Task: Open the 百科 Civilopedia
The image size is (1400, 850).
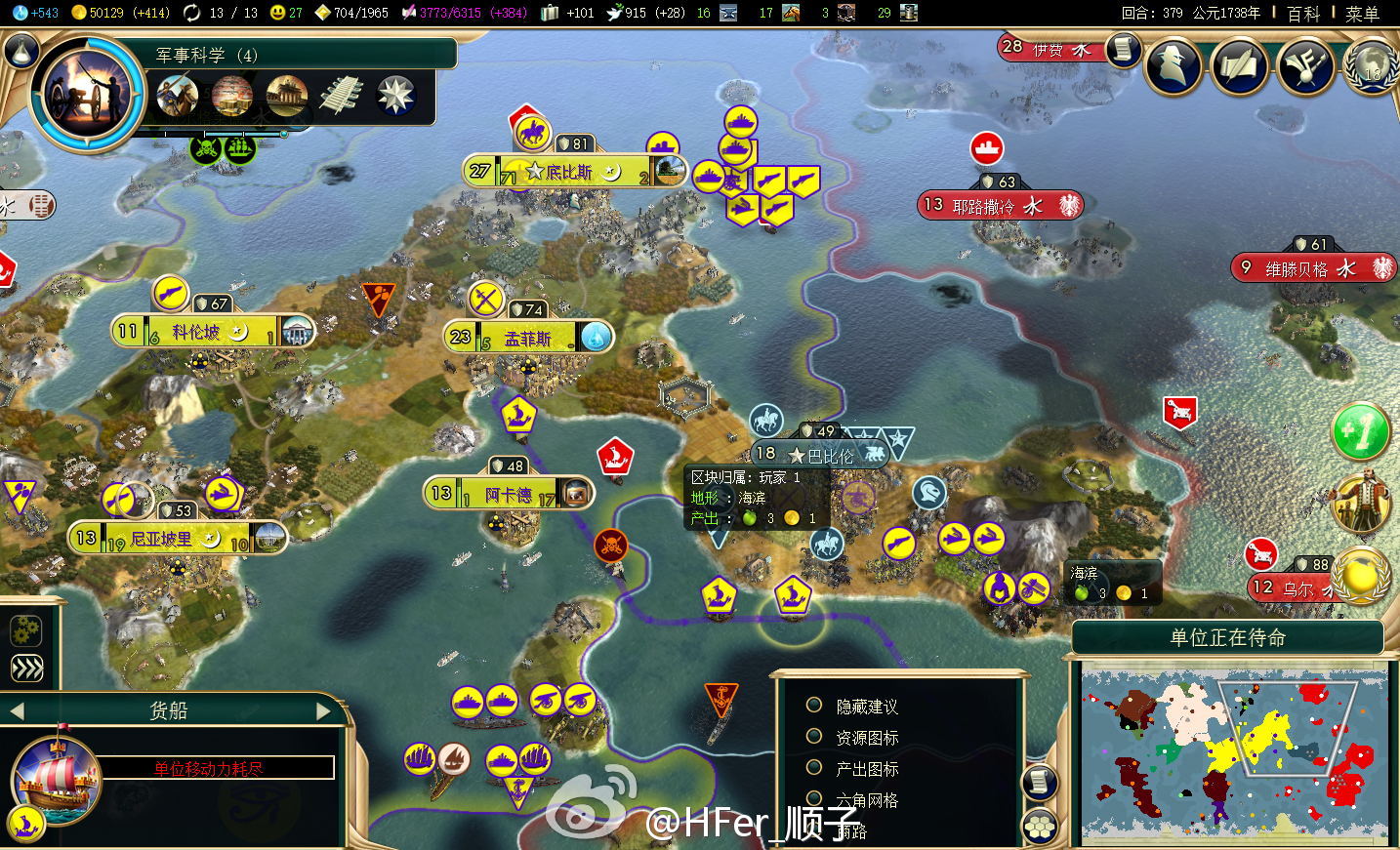Action: (x=1303, y=14)
